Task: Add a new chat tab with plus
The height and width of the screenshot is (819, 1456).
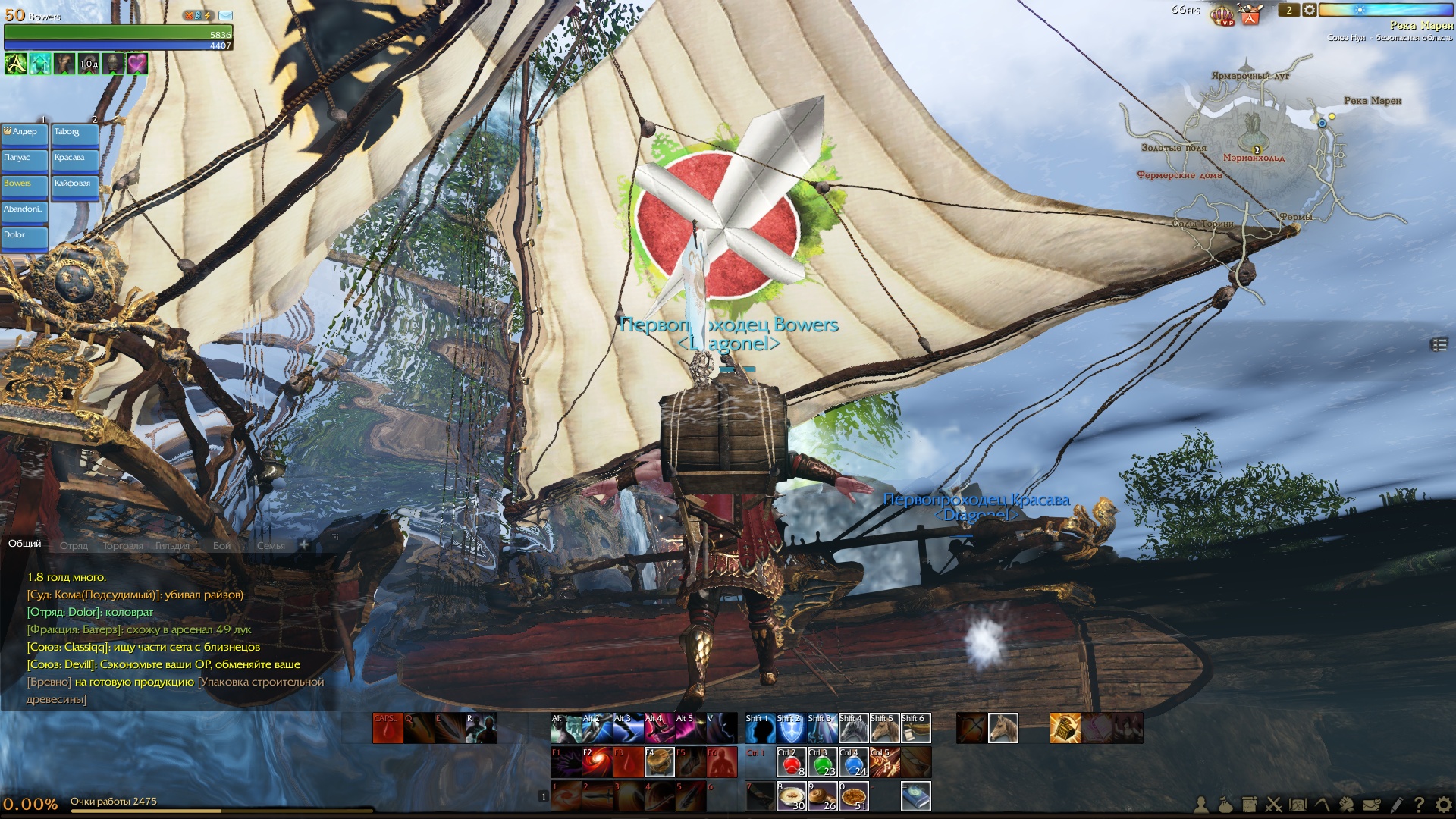Action: click(x=304, y=544)
